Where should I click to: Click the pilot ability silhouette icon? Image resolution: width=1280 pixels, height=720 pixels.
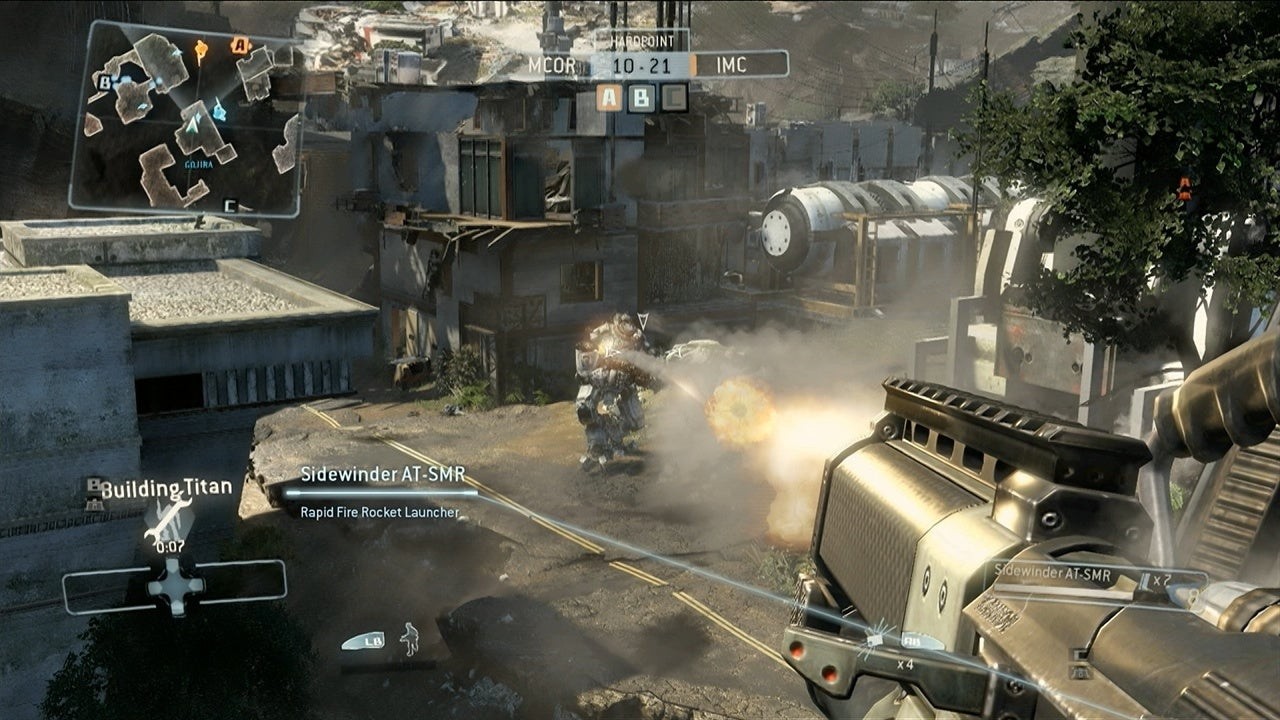click(x=409, y=638)
